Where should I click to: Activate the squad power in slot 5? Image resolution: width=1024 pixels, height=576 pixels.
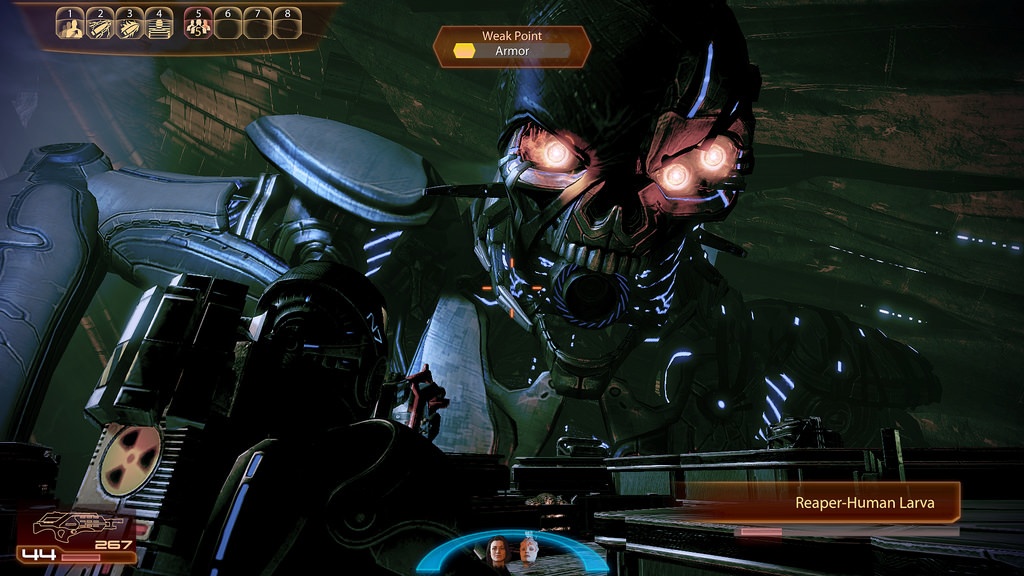click(198, 25)
